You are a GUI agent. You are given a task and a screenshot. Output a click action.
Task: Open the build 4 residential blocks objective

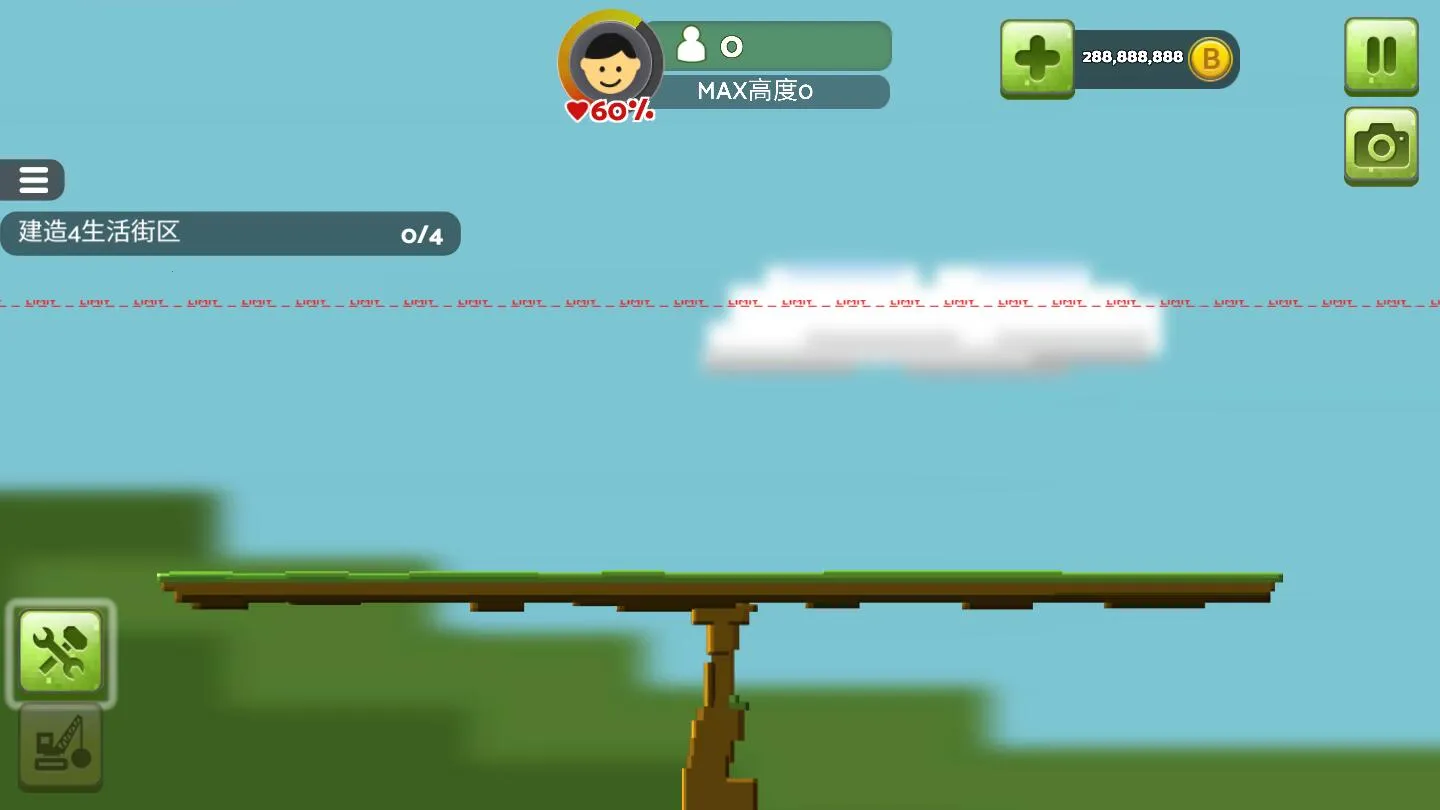229,233
